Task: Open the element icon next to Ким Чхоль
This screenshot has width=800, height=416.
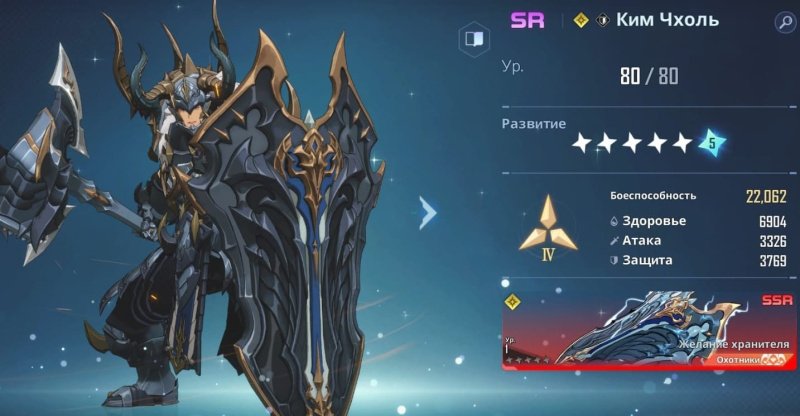Action: click(603, 21)
